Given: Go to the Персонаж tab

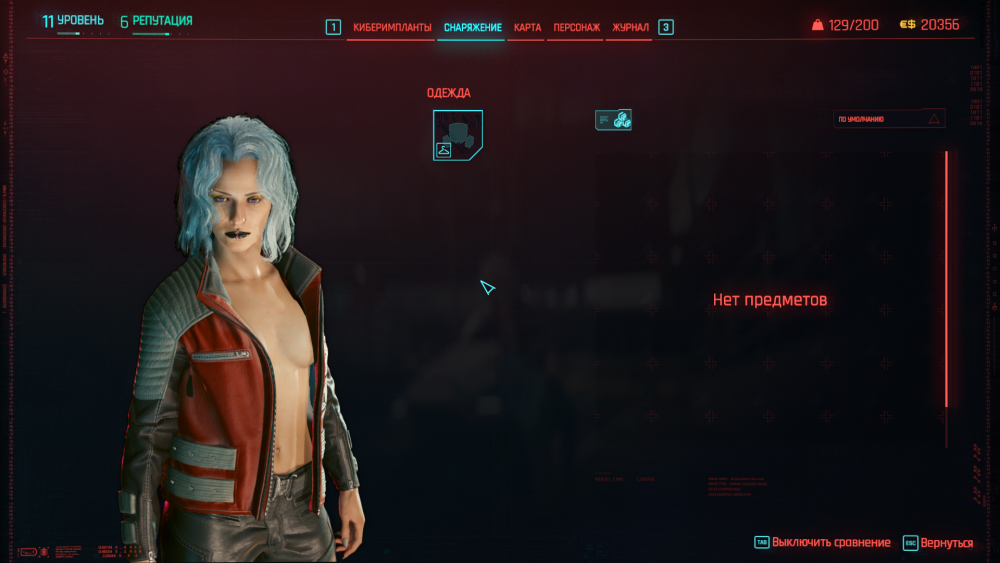Looking at the screenshot, I should (x=577, y=27).
